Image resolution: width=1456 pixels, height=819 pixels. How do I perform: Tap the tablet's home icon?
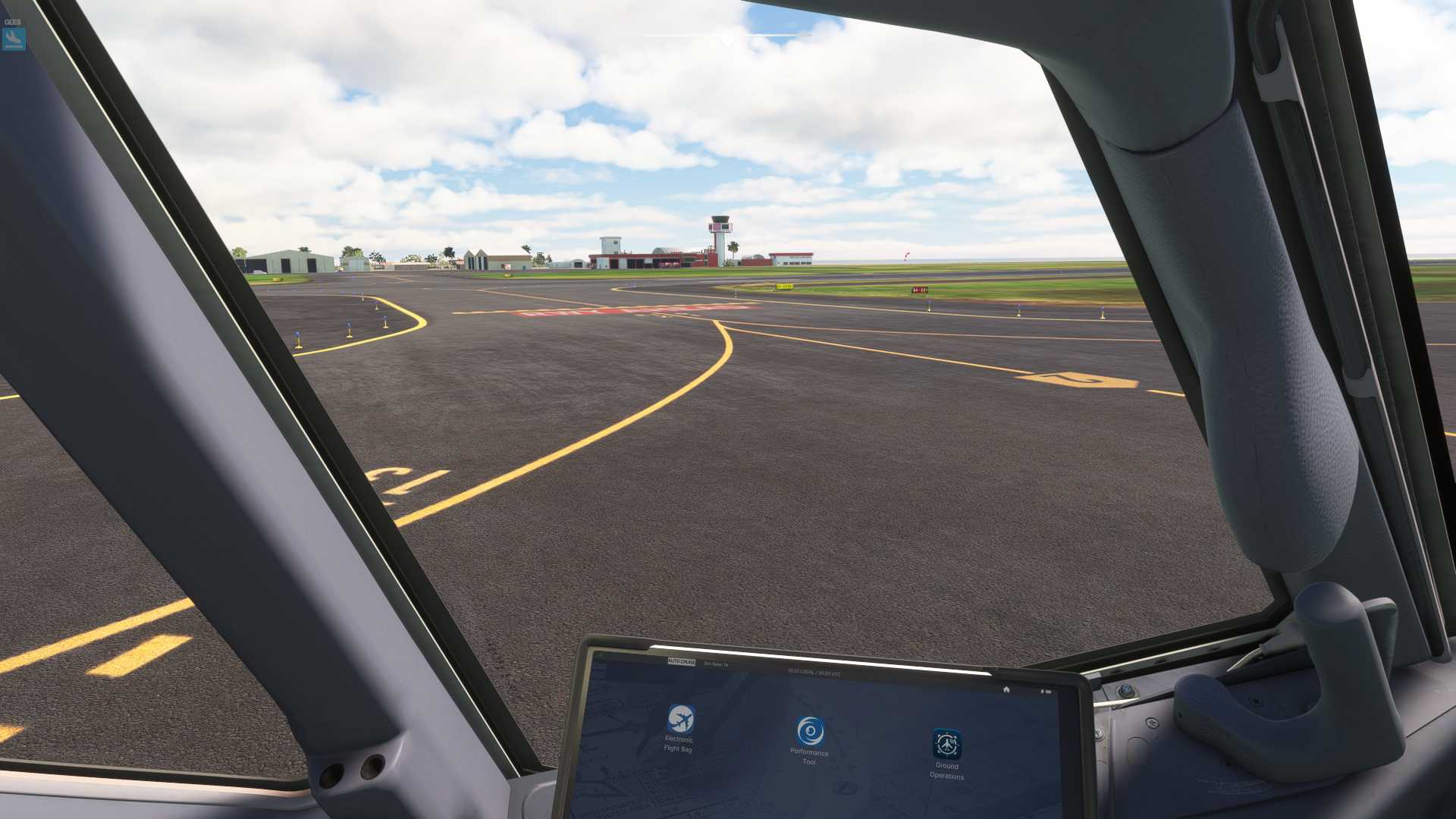pos(1006,689)
